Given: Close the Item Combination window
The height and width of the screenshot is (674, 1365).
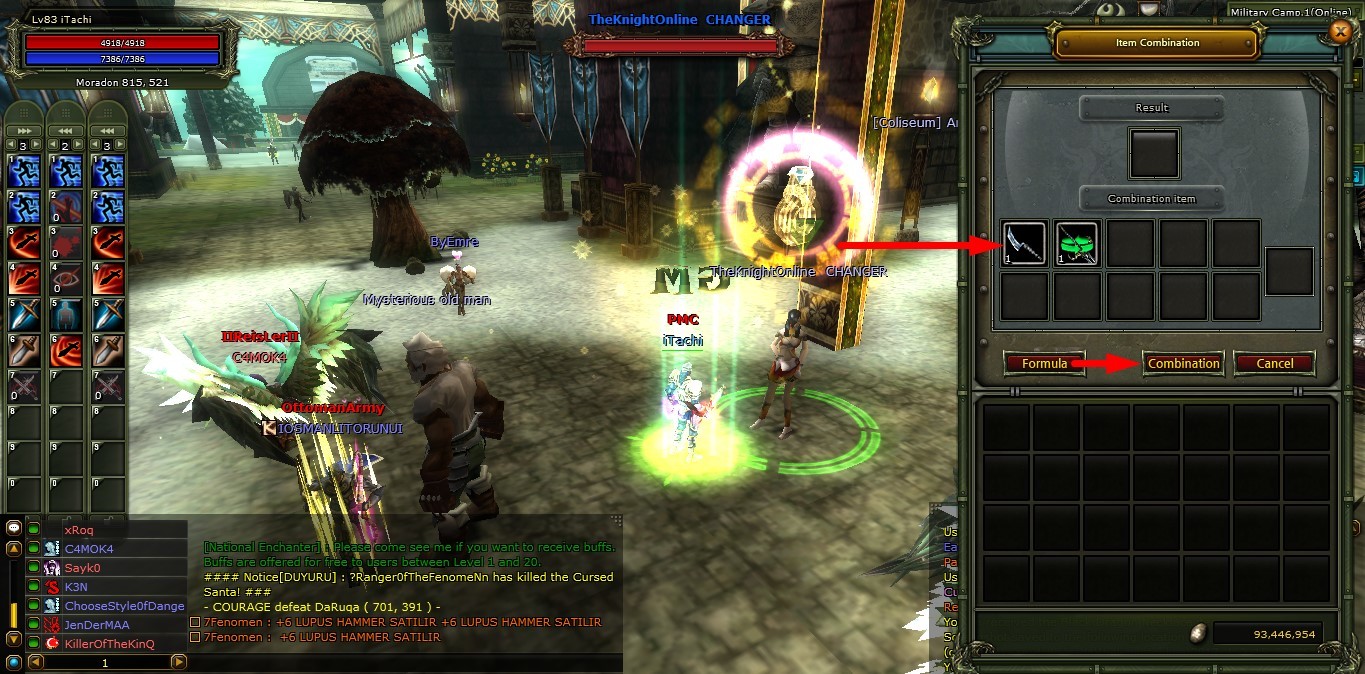Looking at the screenshot, I should 1341,32.
